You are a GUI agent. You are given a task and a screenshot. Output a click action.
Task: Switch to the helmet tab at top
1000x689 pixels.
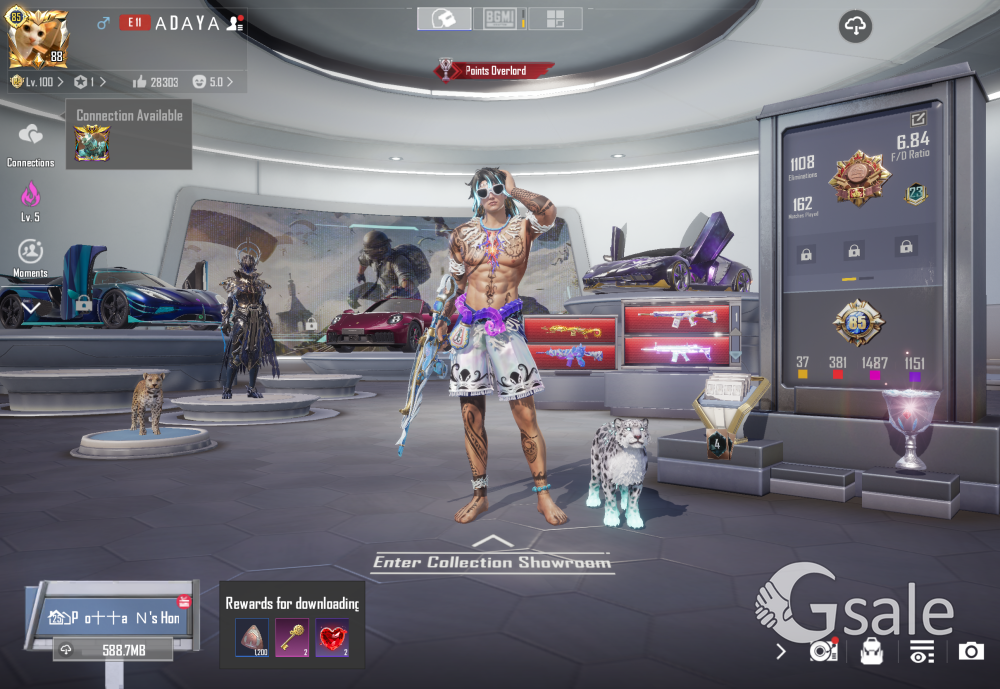tap(445, 18)
